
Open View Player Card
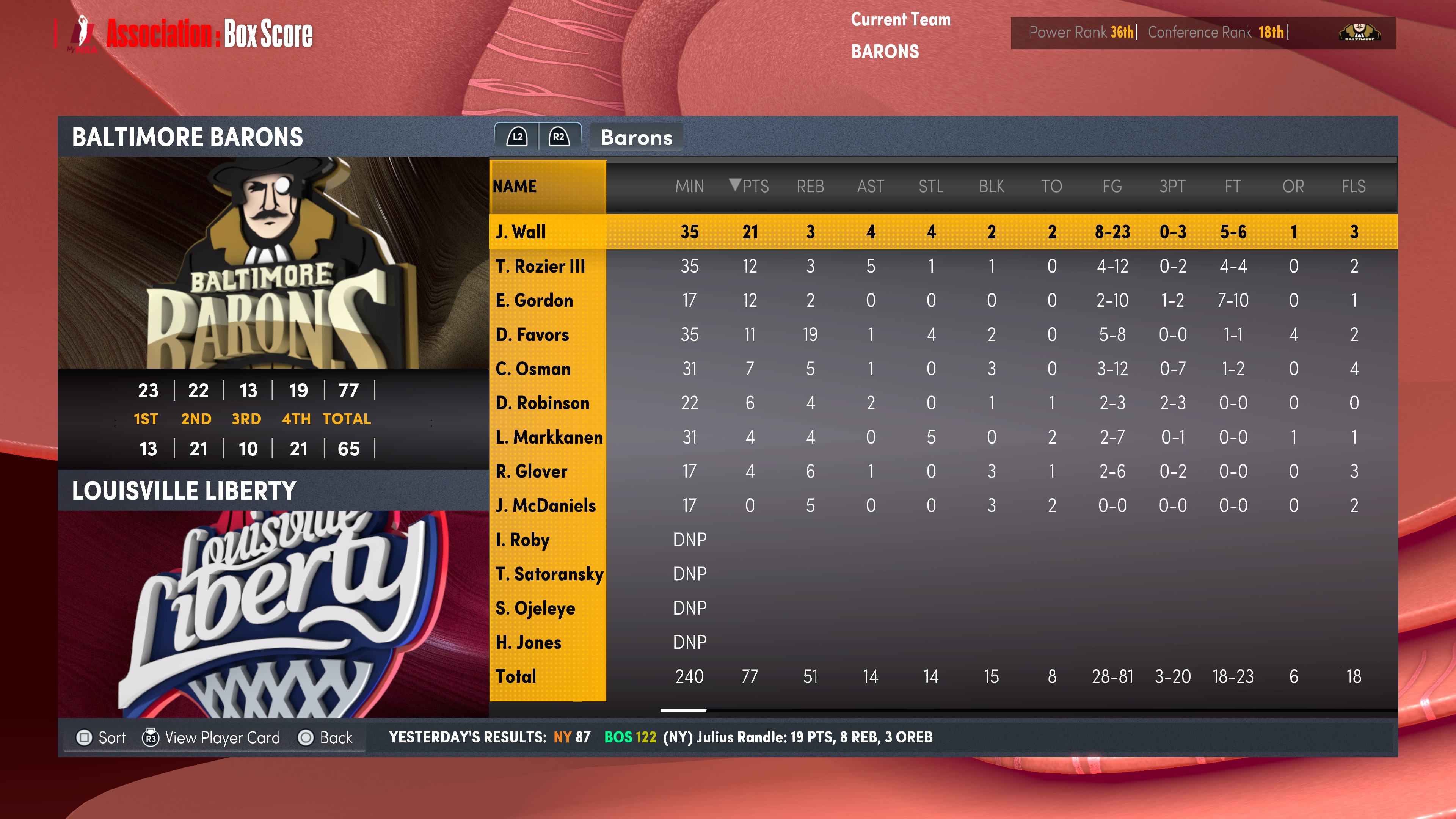point(212,737)
